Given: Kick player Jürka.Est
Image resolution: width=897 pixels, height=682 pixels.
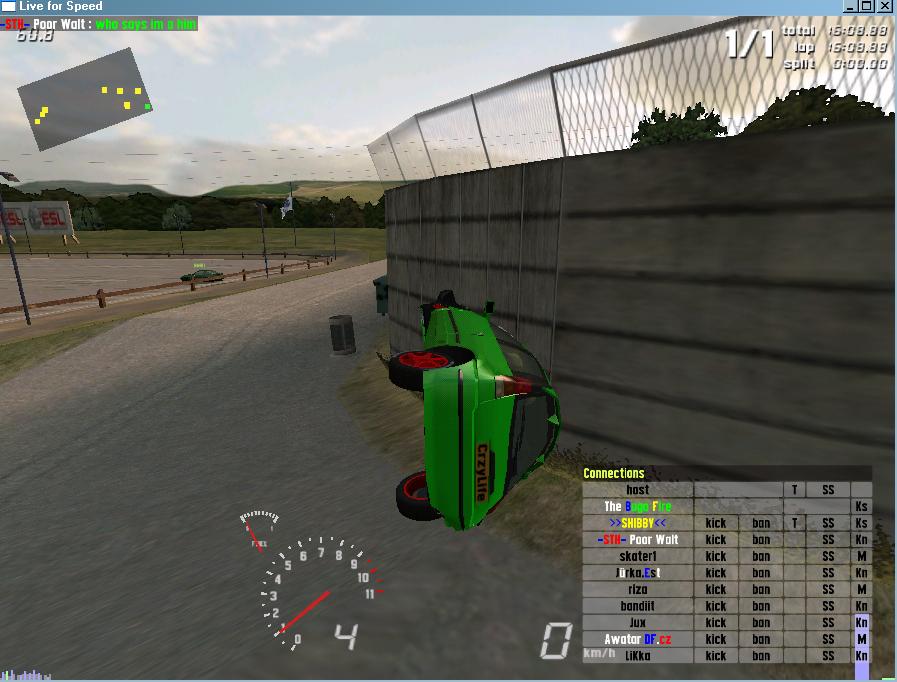Looking at the screenshot, I should click(716, 573).
